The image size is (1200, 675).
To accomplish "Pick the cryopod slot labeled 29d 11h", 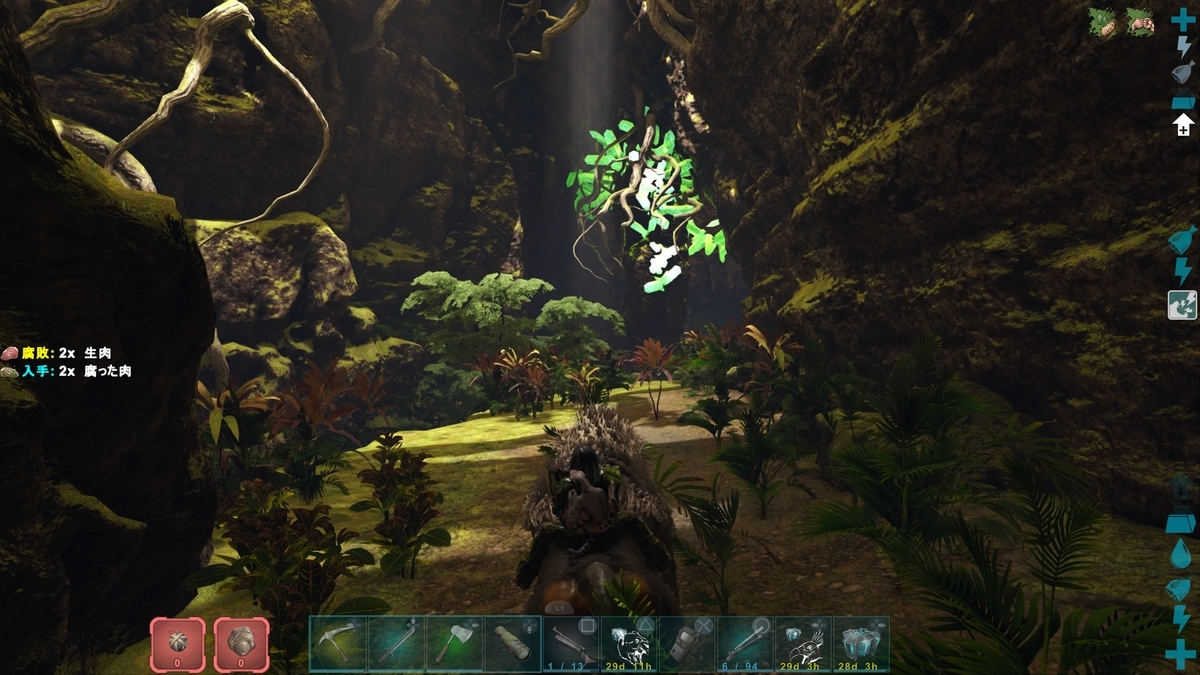I will click(x=629, y=643).
